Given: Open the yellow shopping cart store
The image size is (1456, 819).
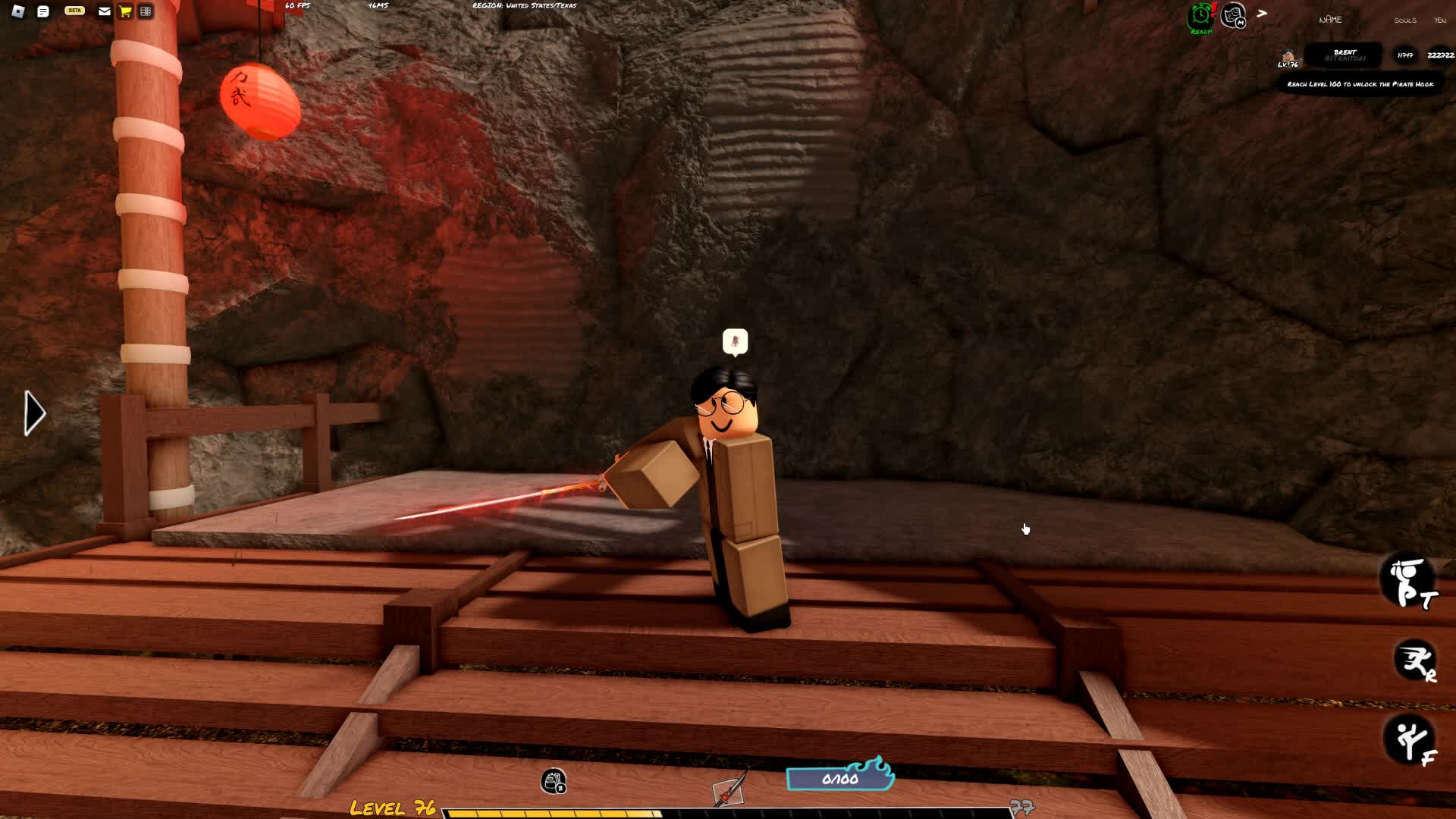Looking at the screenshot, I should coord(125,11).
